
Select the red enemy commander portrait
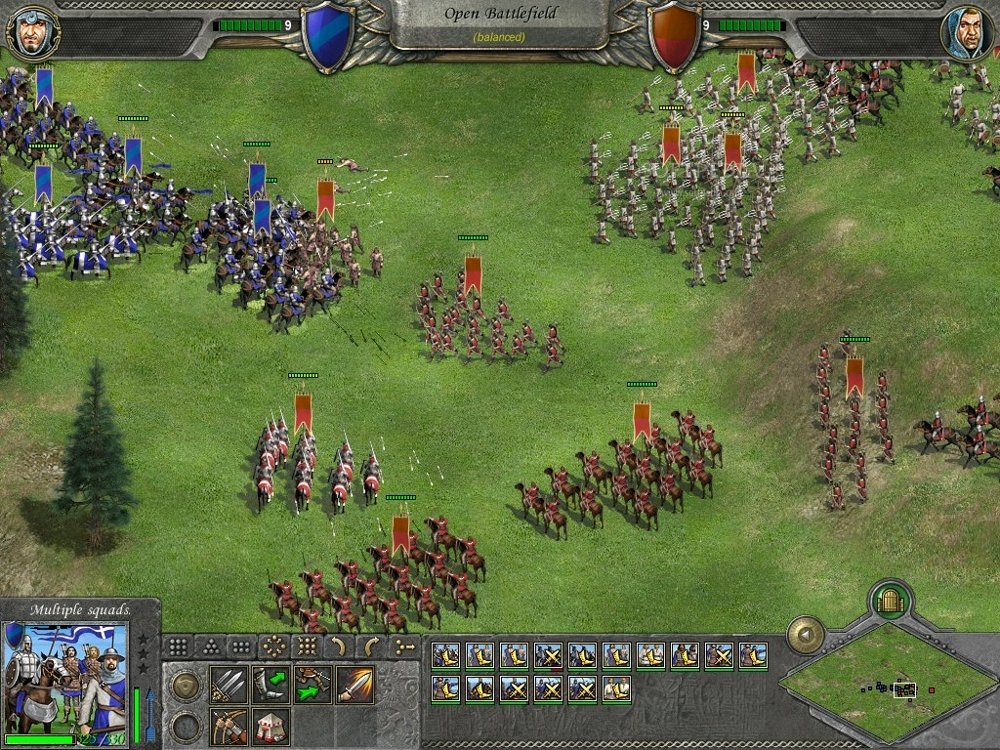tap(967, 32)
